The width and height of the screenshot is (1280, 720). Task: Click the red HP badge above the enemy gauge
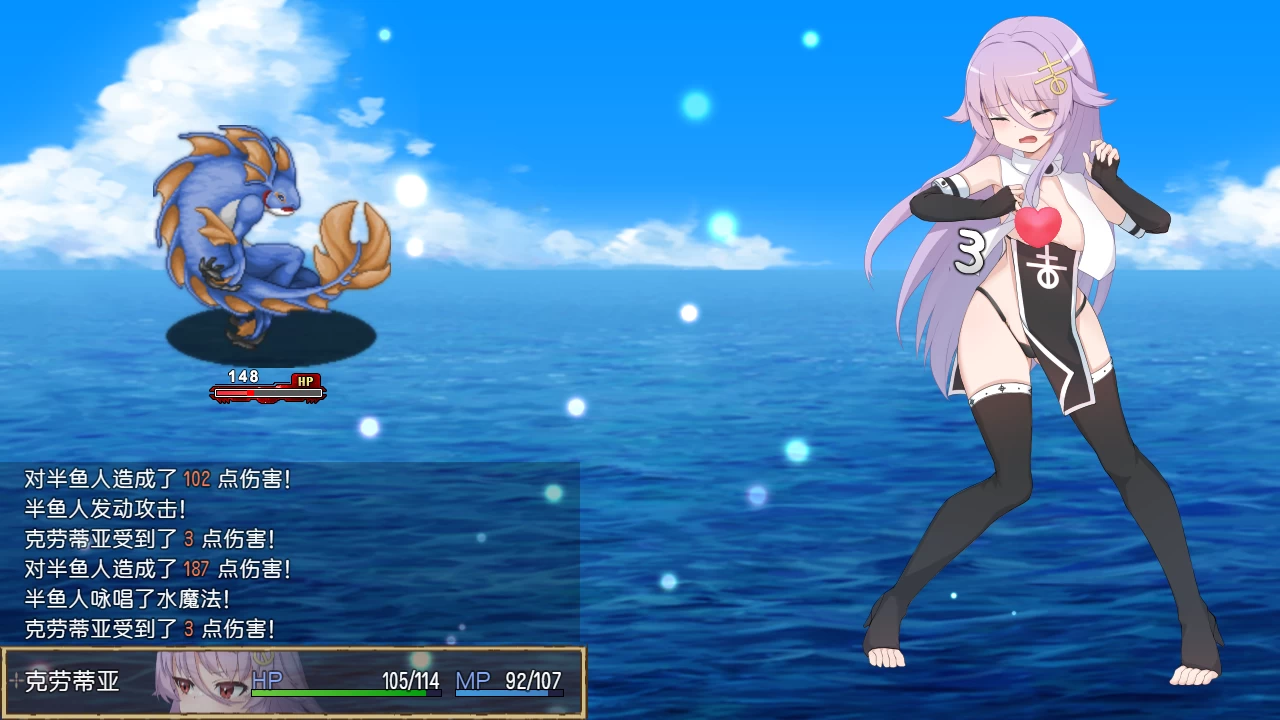click(306, 380)
